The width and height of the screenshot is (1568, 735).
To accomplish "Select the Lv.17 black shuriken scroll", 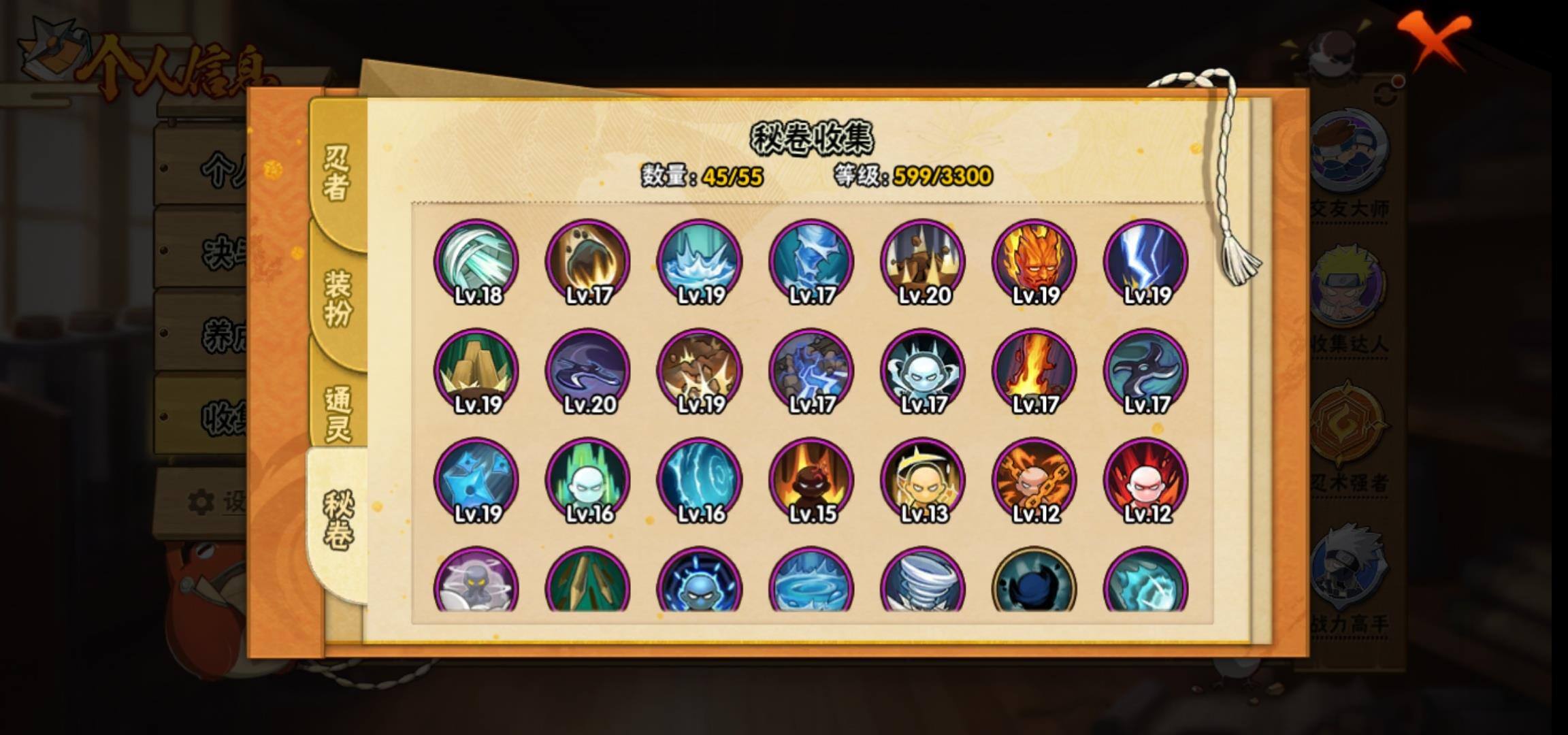I will coord(1146,371).
